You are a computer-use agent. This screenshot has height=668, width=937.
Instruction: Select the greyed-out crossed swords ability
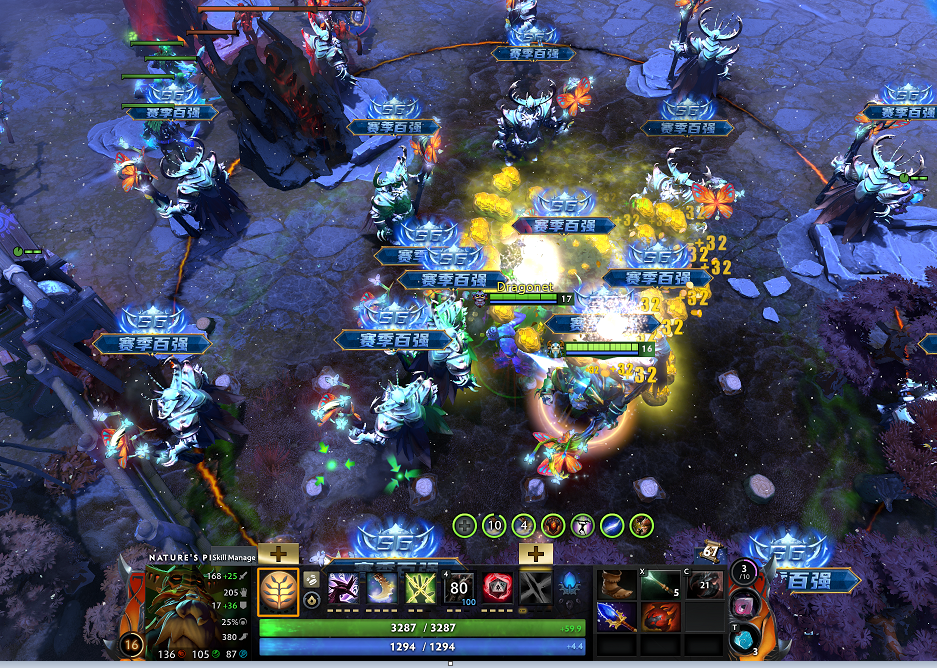pos(536,588)
